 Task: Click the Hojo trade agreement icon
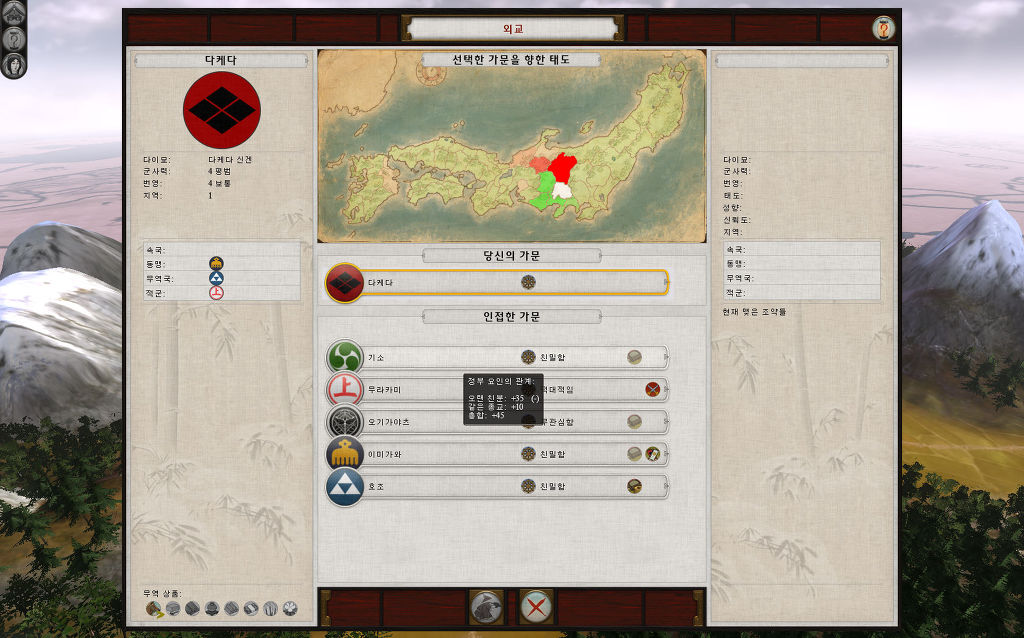click(635, 487)
